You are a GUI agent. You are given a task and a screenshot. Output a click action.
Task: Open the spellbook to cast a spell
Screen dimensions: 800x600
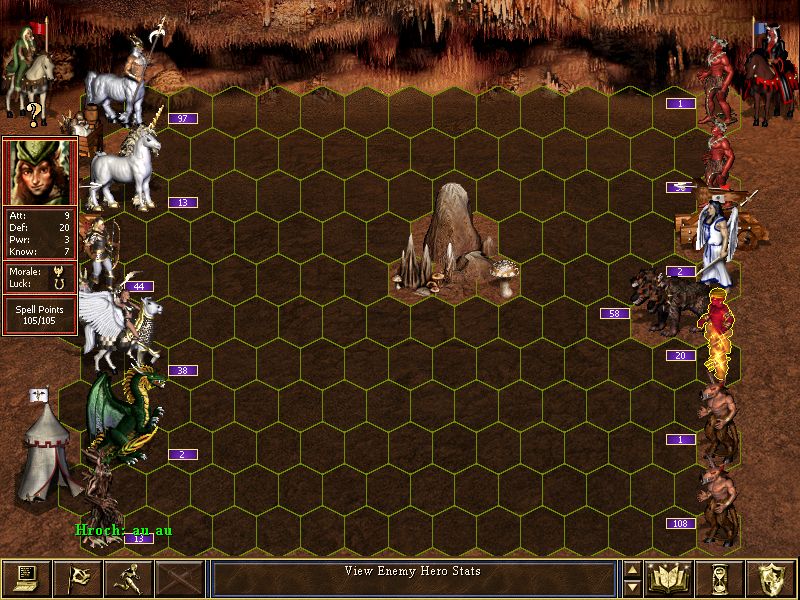670,578
